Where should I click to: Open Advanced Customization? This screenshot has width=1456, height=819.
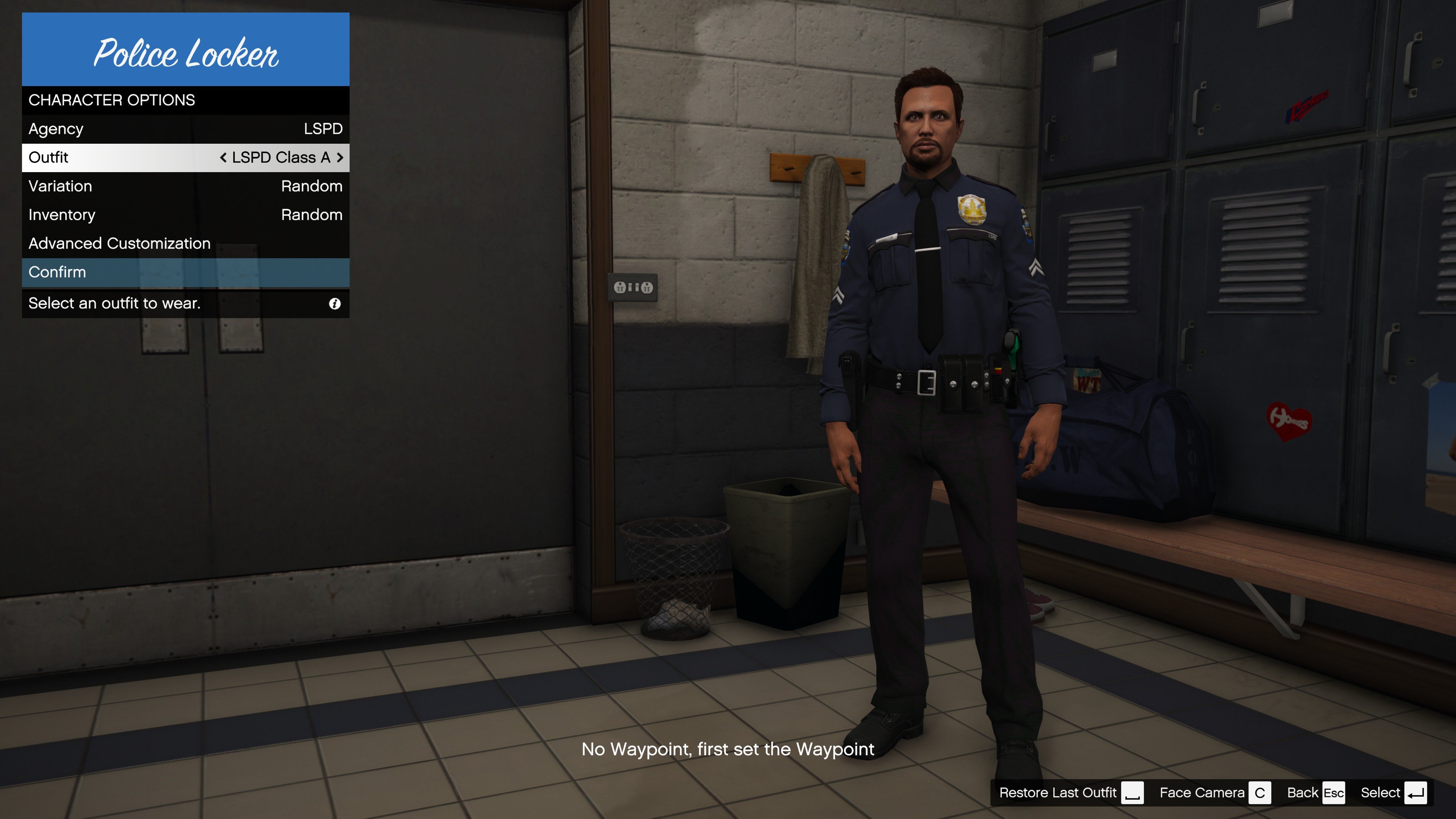tap(185, 243)
